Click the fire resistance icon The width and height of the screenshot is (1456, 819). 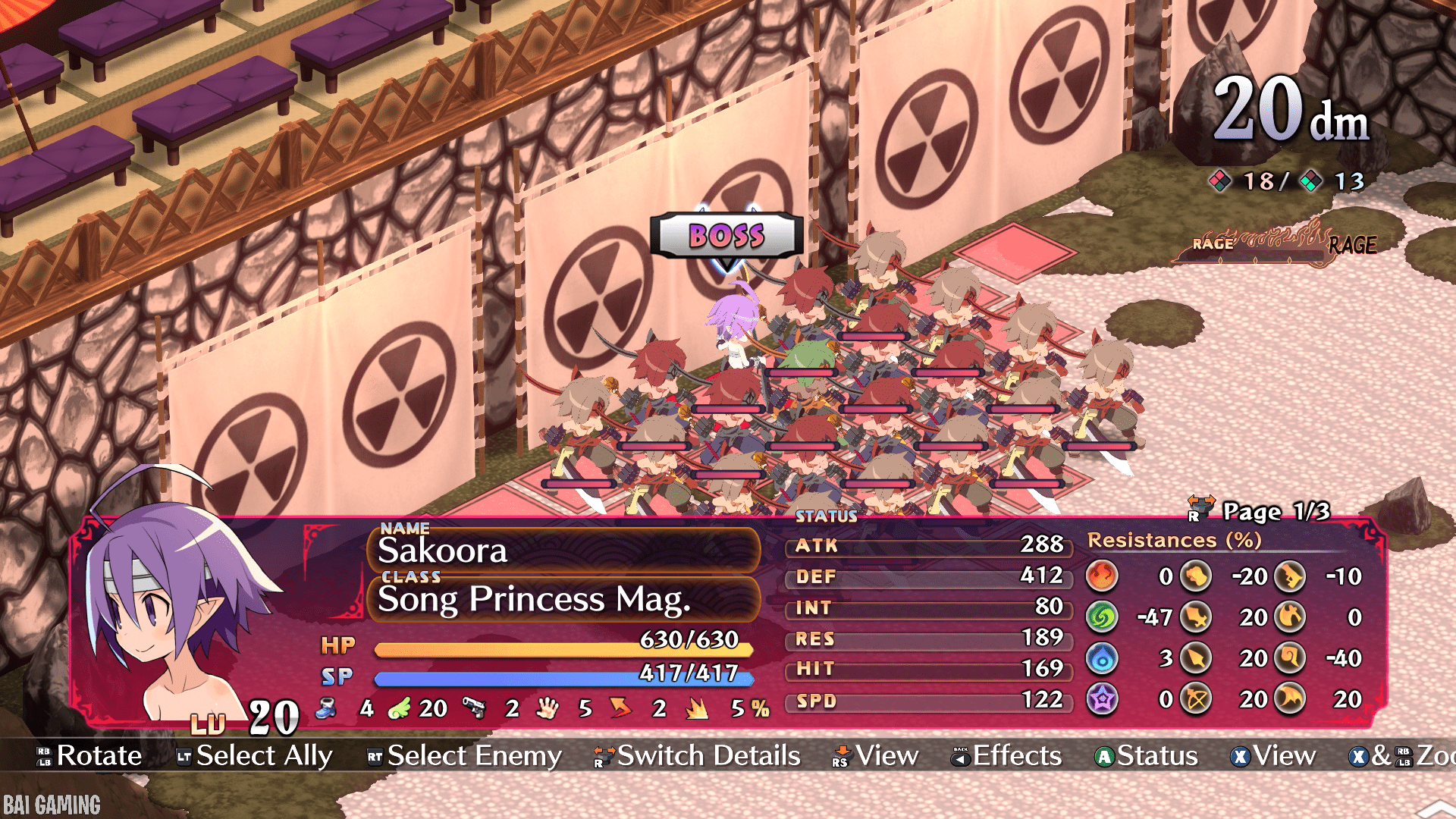pos(1102,576)
